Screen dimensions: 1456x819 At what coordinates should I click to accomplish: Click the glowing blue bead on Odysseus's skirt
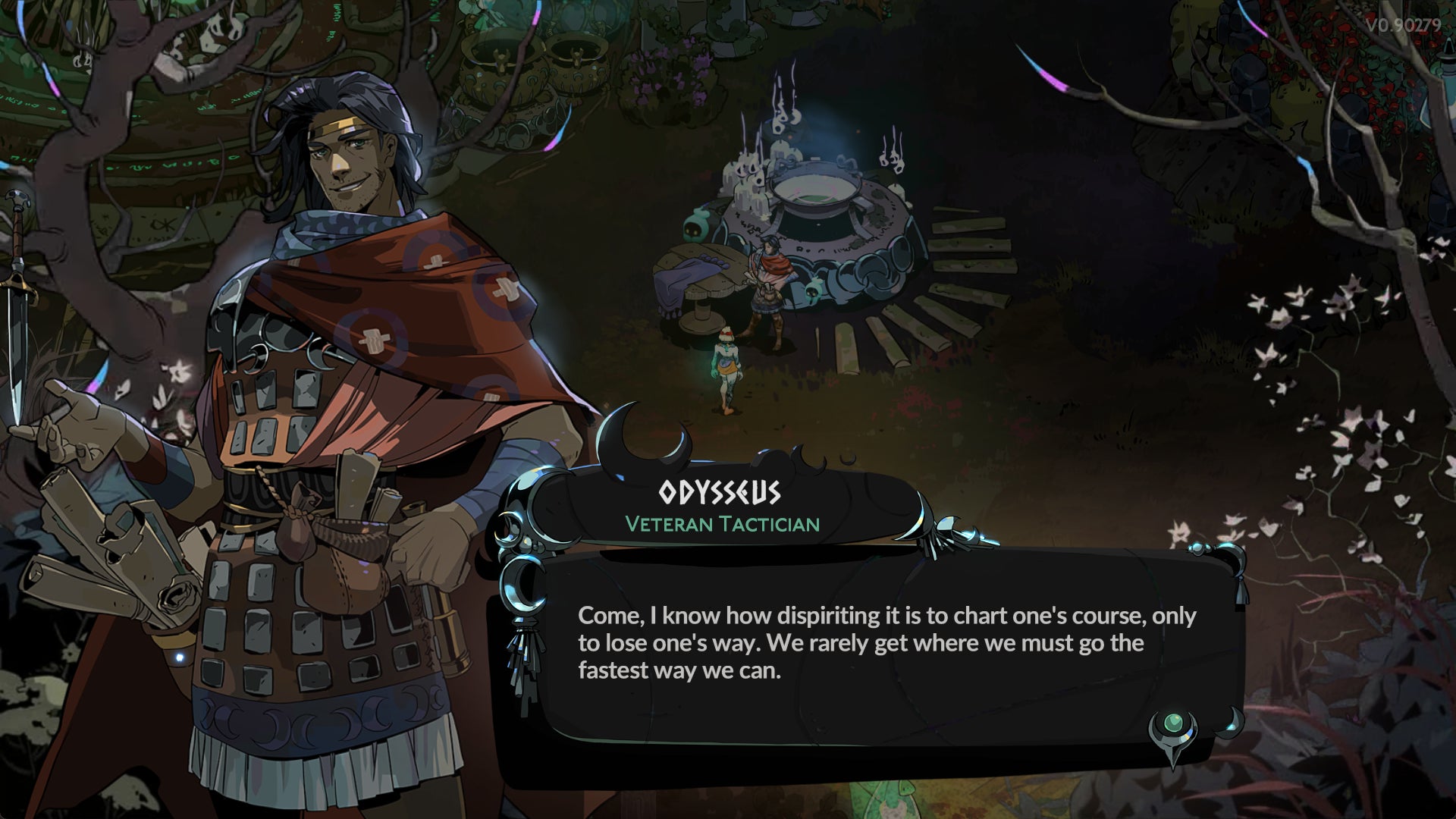point(180,657)
